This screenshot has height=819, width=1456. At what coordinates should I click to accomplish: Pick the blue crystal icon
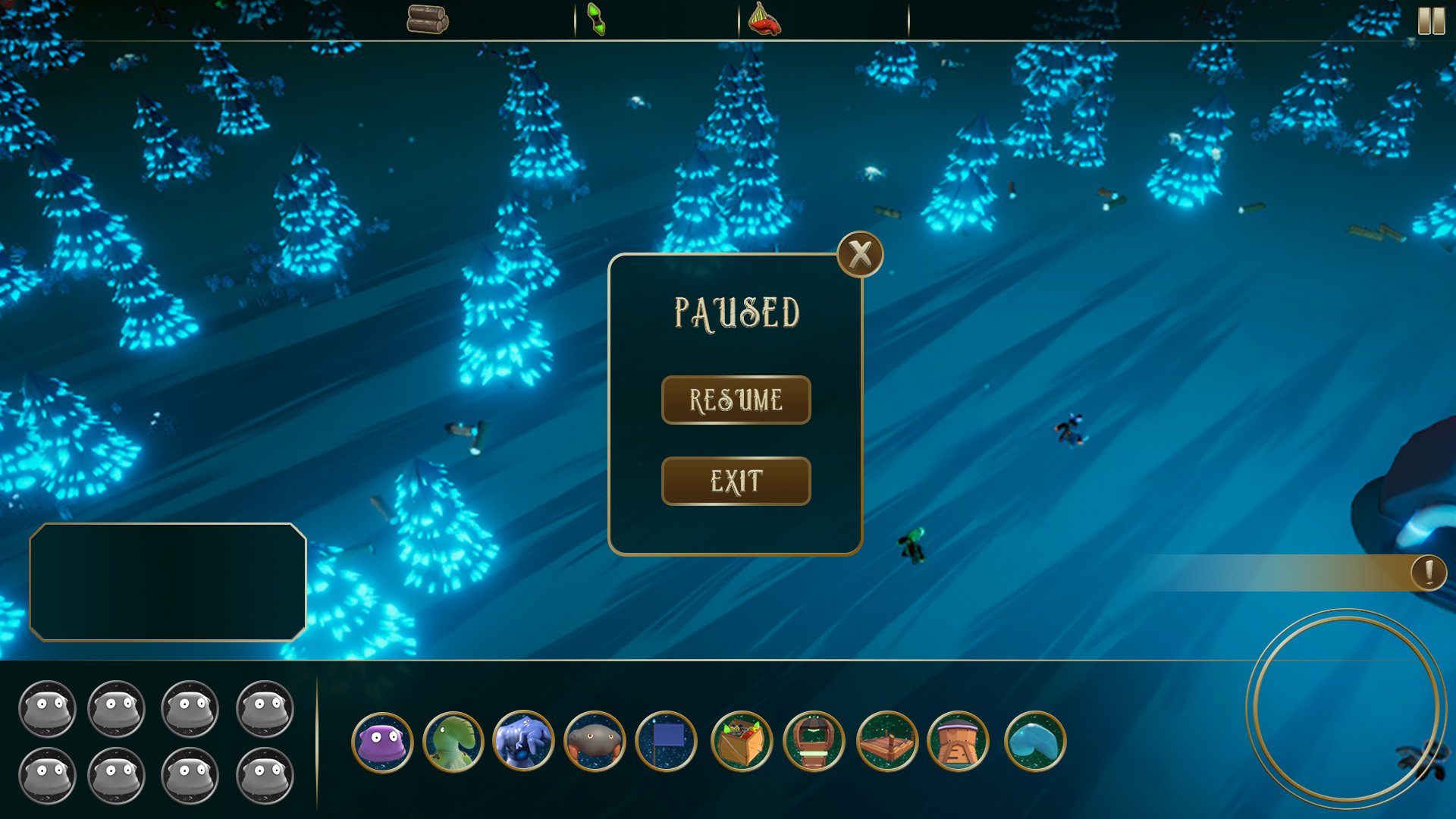pyautogui.click(x=1035, y=741)
